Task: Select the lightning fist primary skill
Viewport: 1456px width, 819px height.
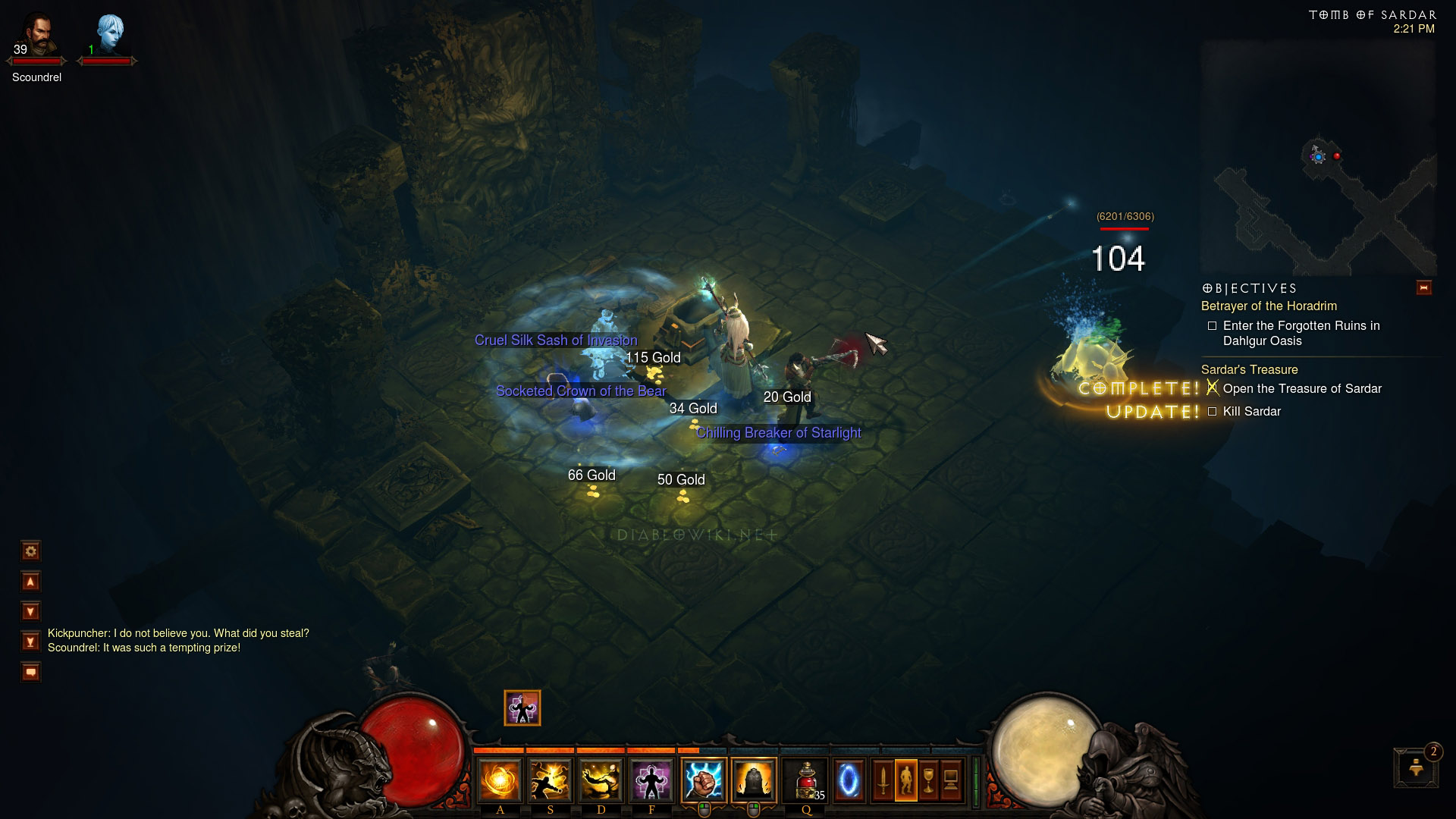Action: tap(703, 780)
